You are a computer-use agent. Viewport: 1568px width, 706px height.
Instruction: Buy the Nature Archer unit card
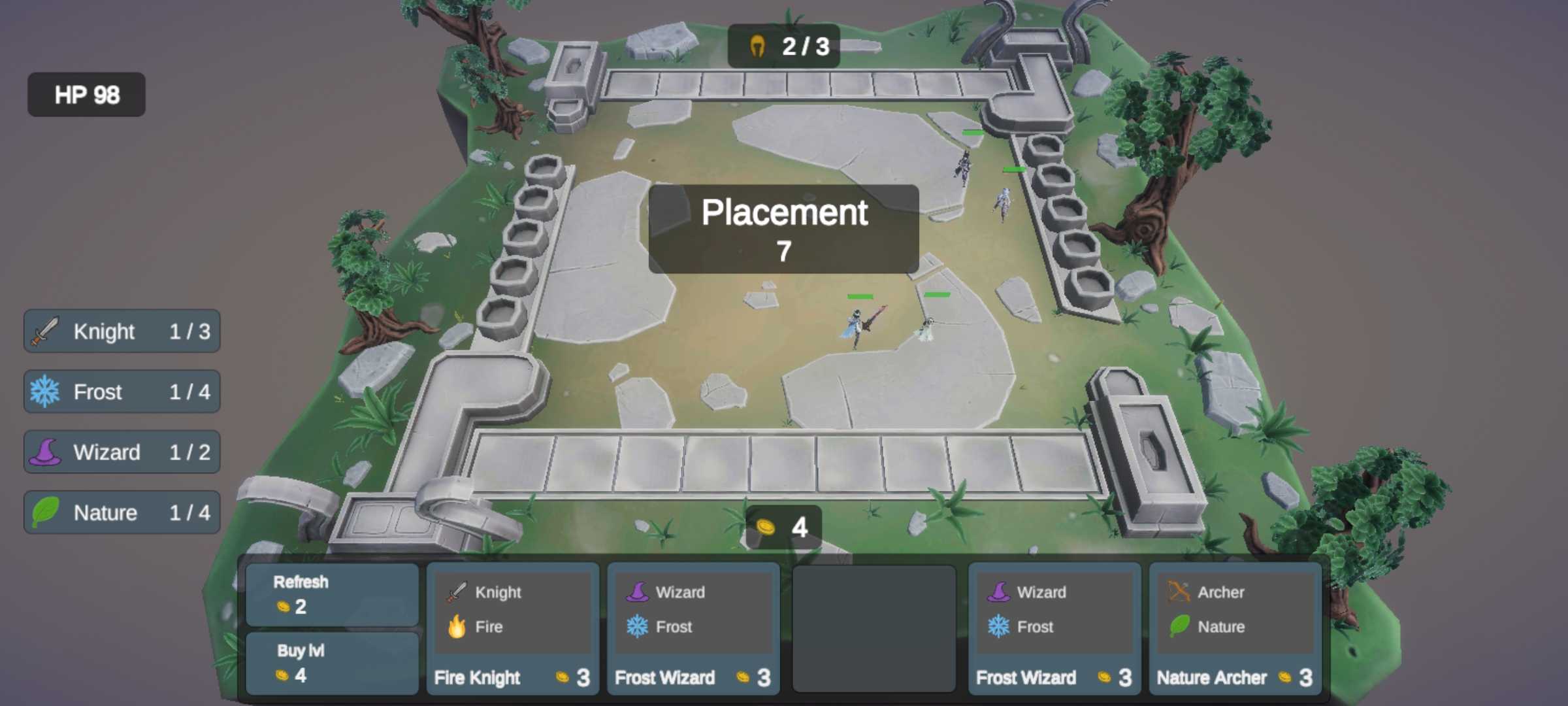(1235, 628)
